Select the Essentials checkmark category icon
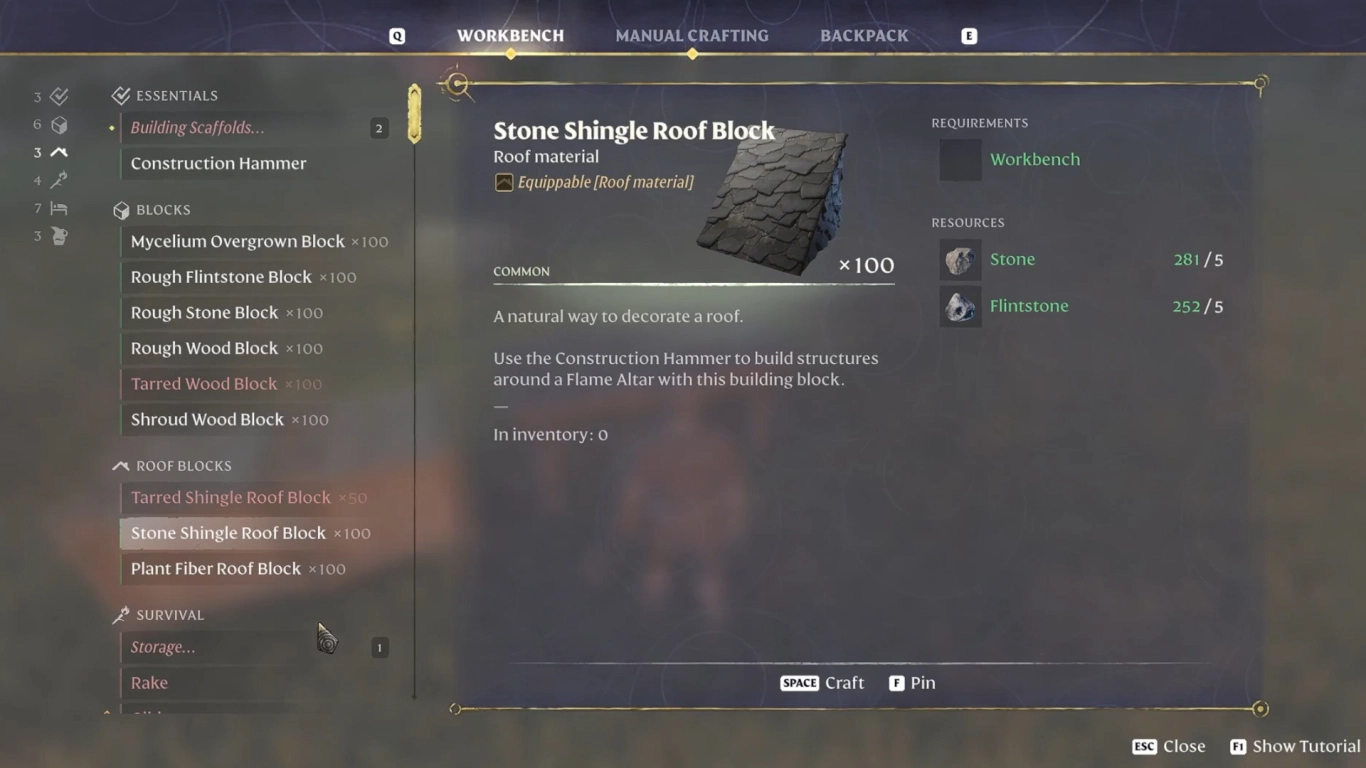Screen dimensions: 1366x768 click(x=57, y=96)
